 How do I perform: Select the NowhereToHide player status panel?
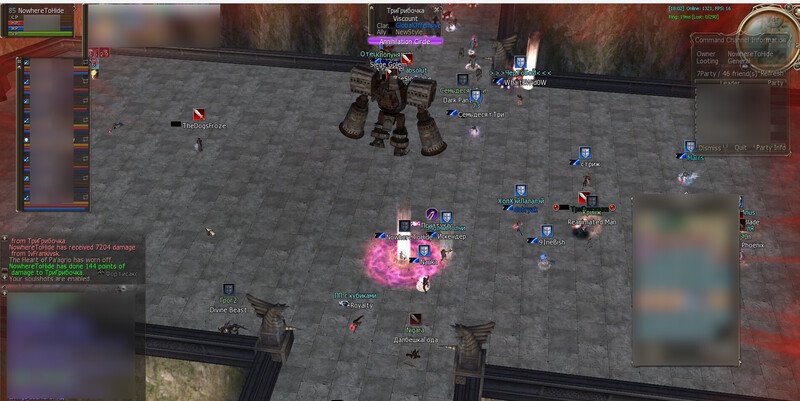tap(40, 22)
